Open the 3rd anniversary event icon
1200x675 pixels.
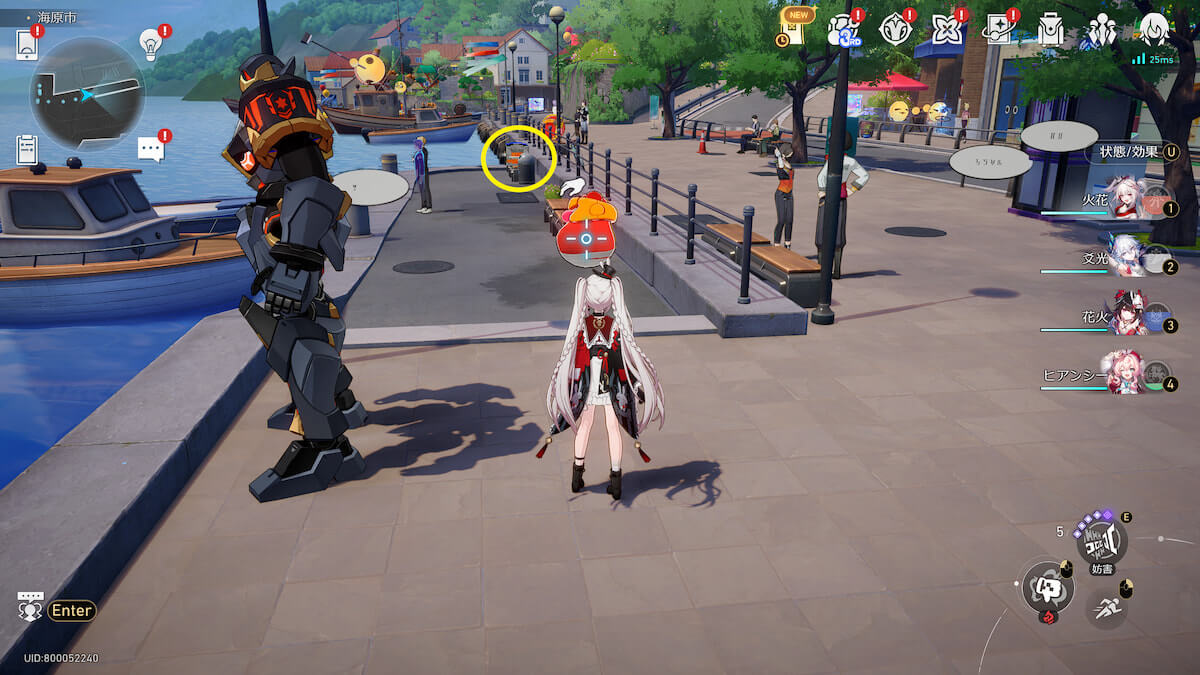(x=843, y=30)
